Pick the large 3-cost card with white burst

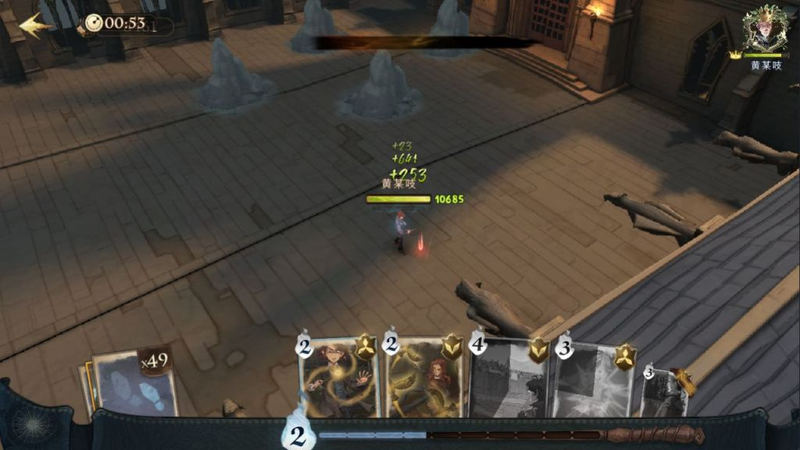[594, 380]
